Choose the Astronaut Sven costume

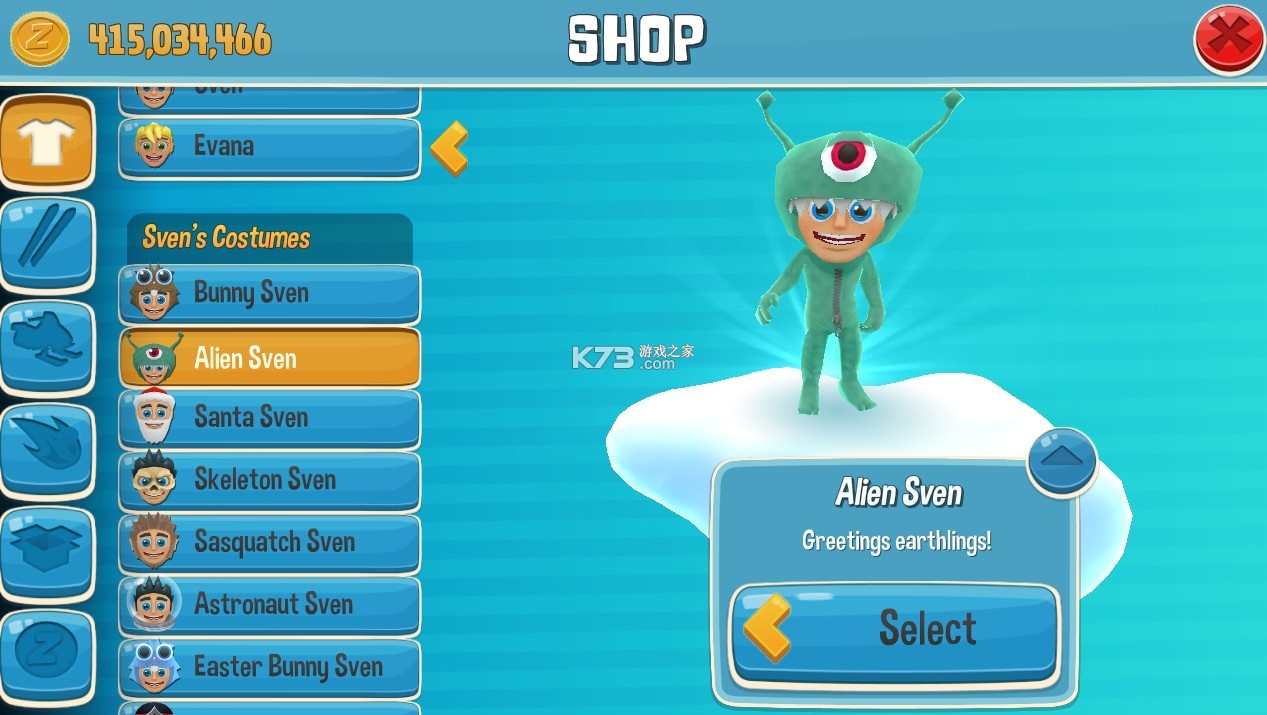coord(269,604)
